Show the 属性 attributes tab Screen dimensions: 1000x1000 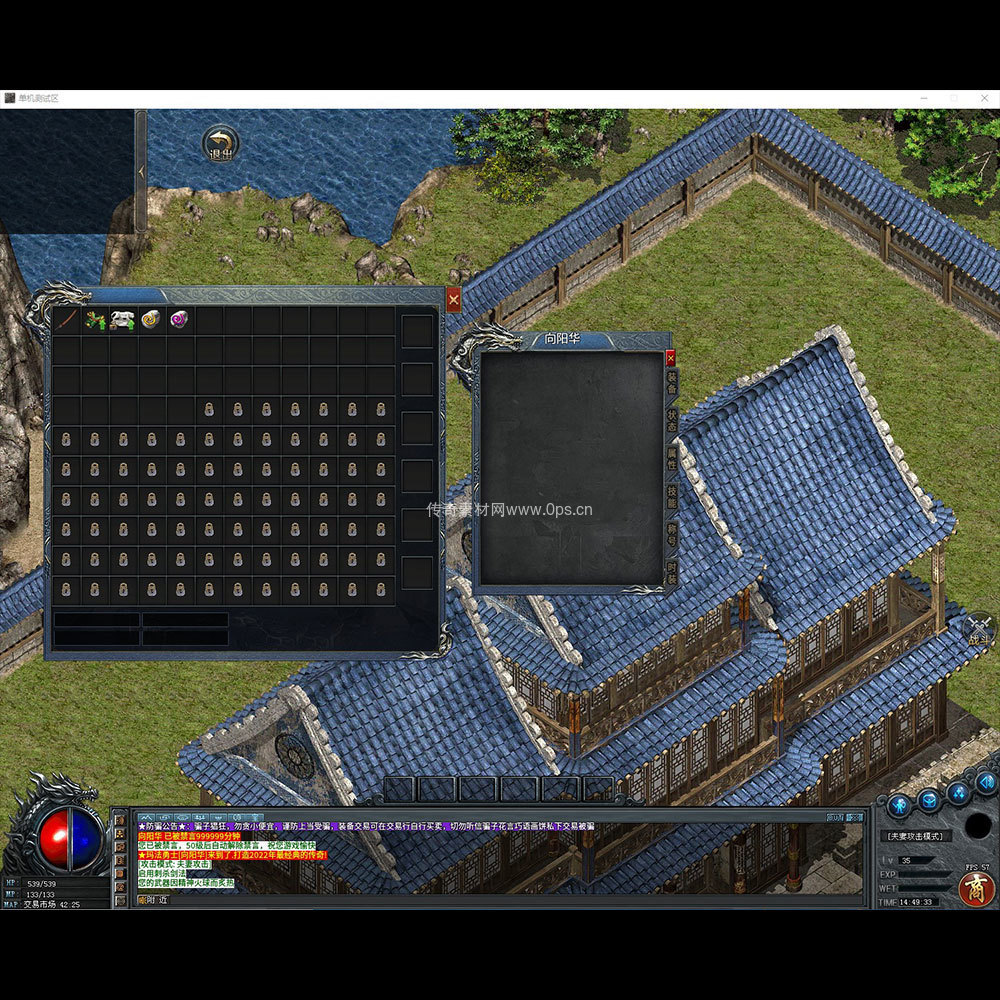(x=671, y=460)
